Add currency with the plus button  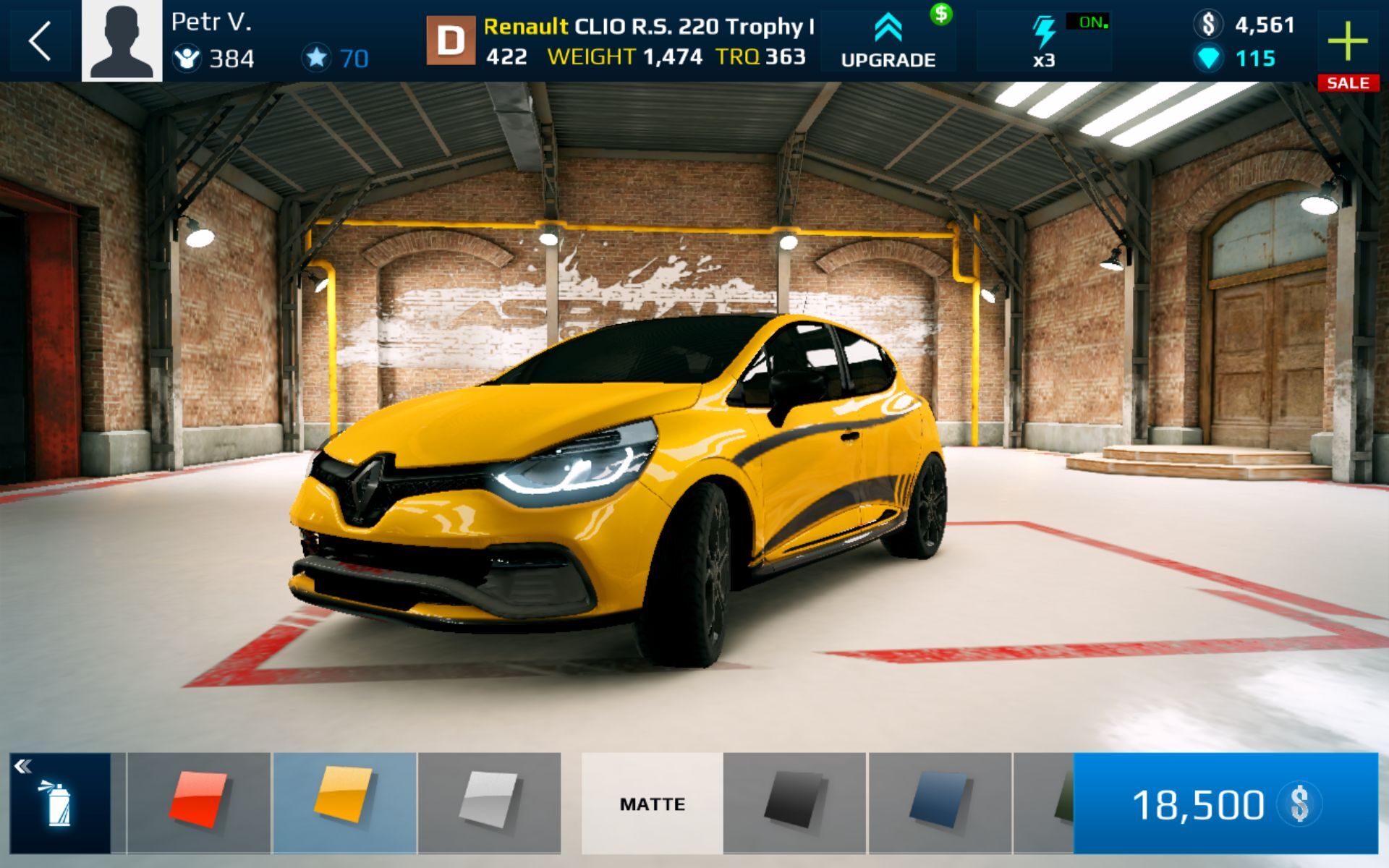[1348, 42]
